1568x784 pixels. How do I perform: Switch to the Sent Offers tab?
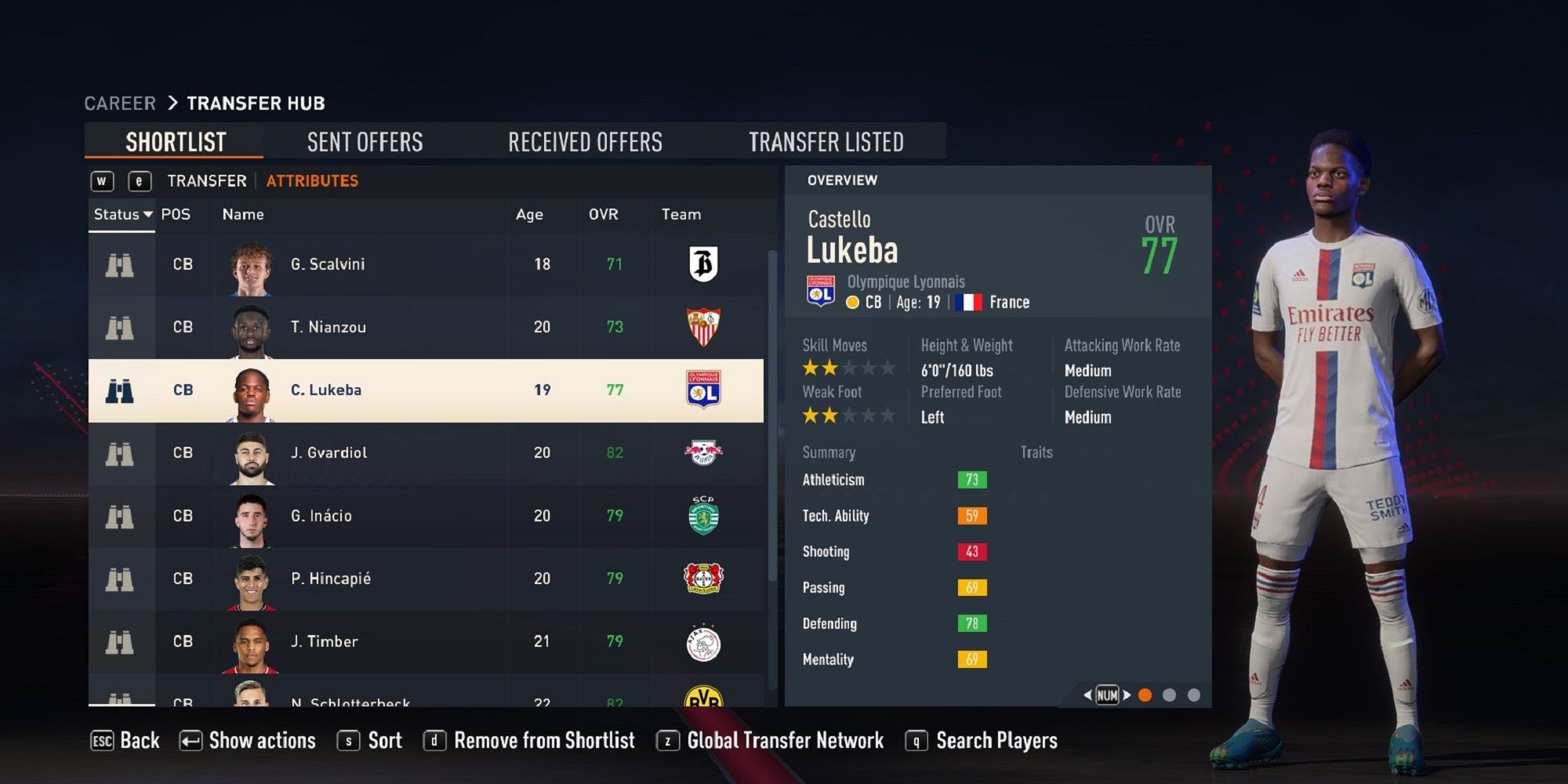coord(365,142)
